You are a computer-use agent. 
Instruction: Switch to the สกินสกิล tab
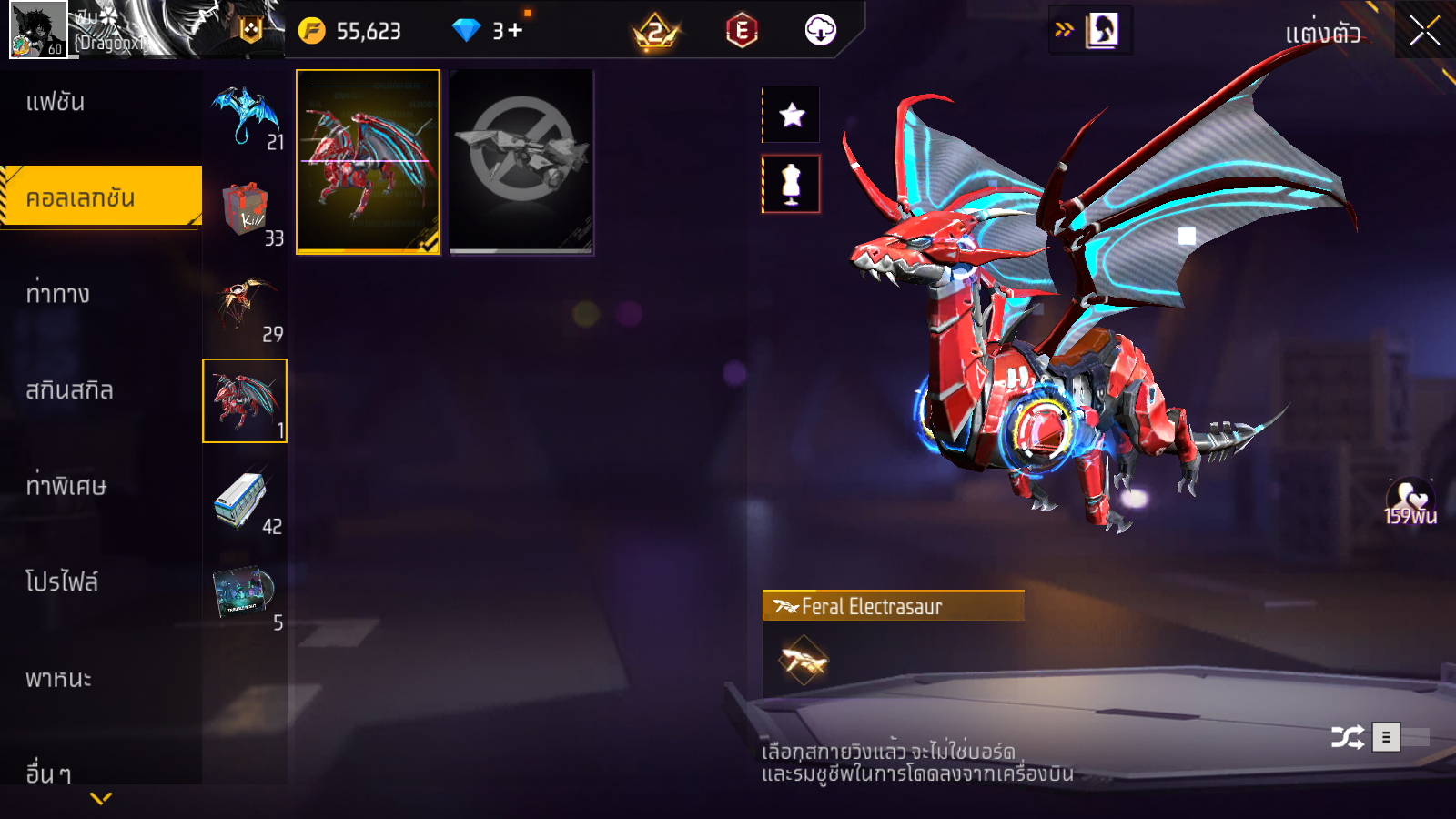[69, 390]
